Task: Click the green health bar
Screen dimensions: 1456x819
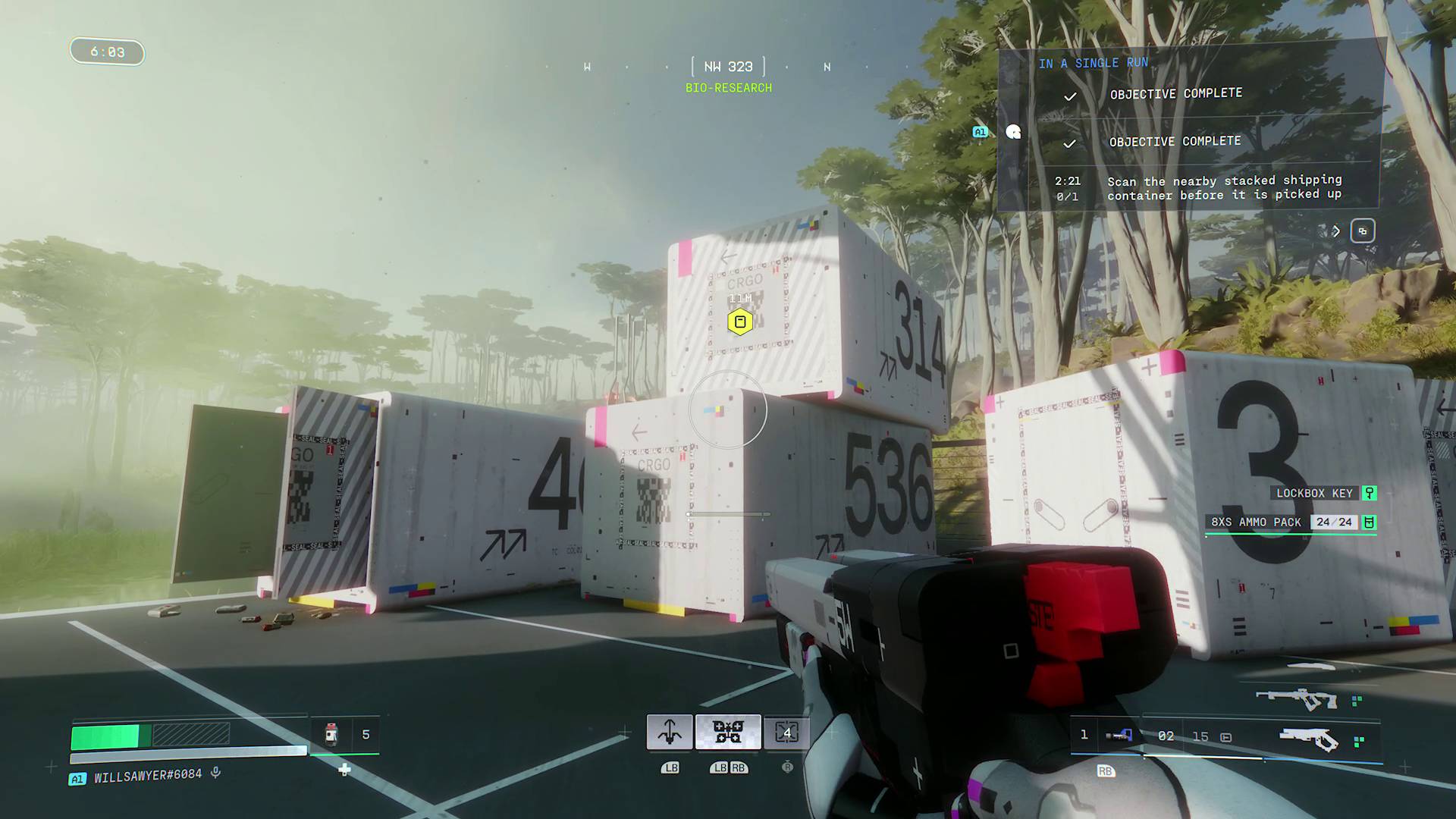Action: (106, 735)
